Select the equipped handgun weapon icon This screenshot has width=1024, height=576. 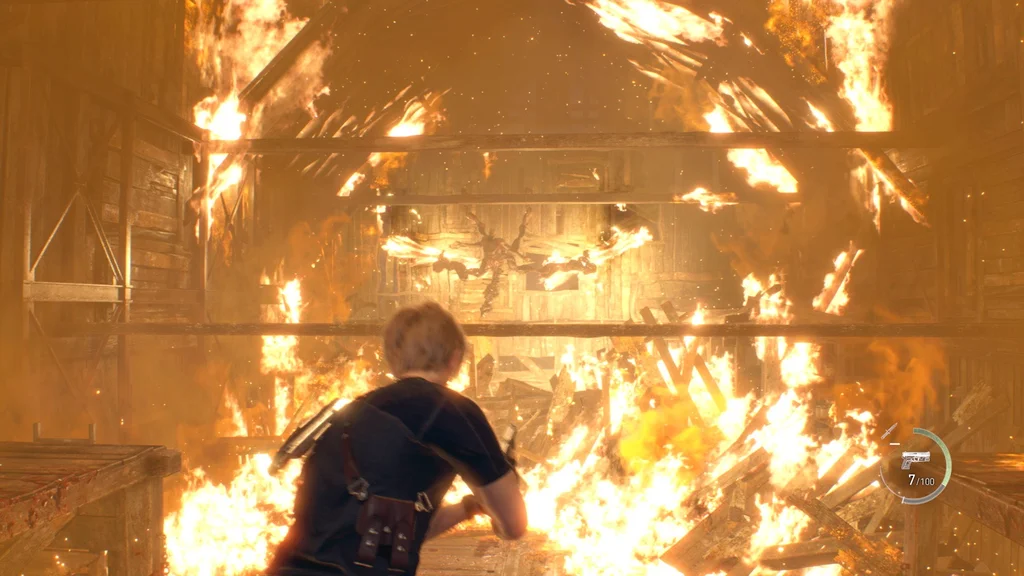coord(915,459)
